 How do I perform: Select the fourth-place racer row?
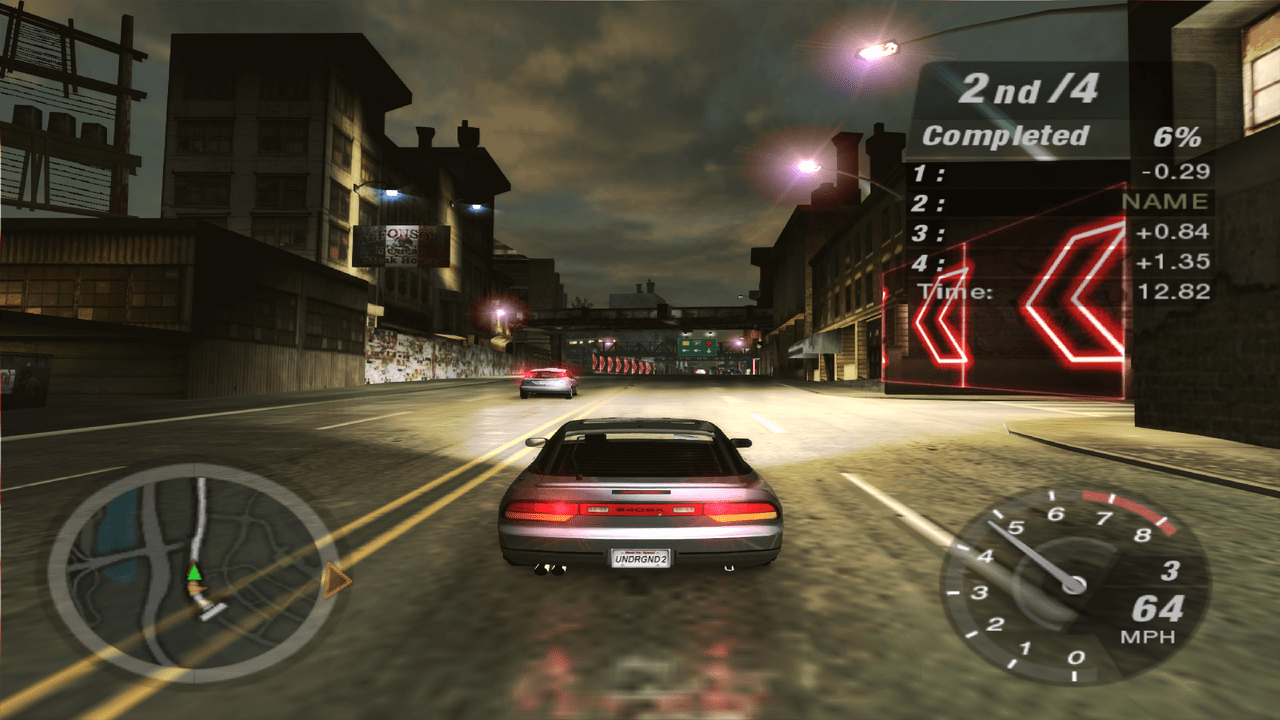pyautogui.click(x=1060, y=262)
